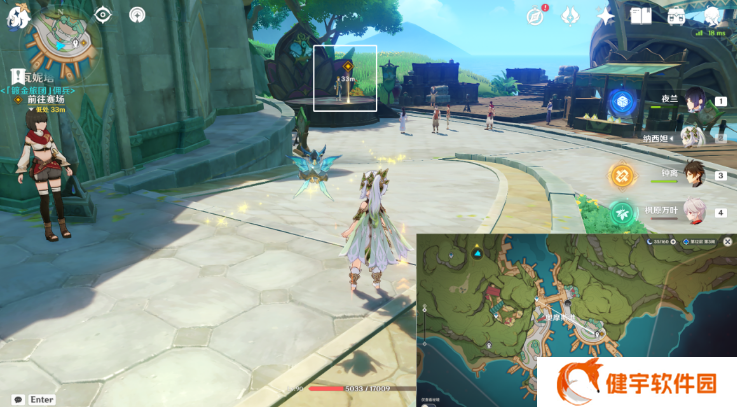This screenshot has height=407, width=737.
Task: Open the Adventurer Handbook book icon
Action: coord(640,16)
